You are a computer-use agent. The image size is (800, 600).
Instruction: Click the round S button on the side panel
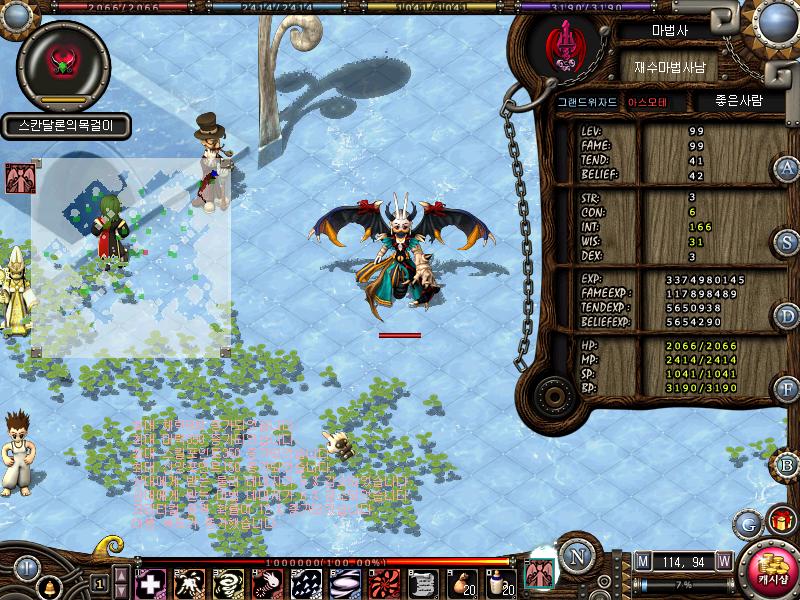[788, 242]
